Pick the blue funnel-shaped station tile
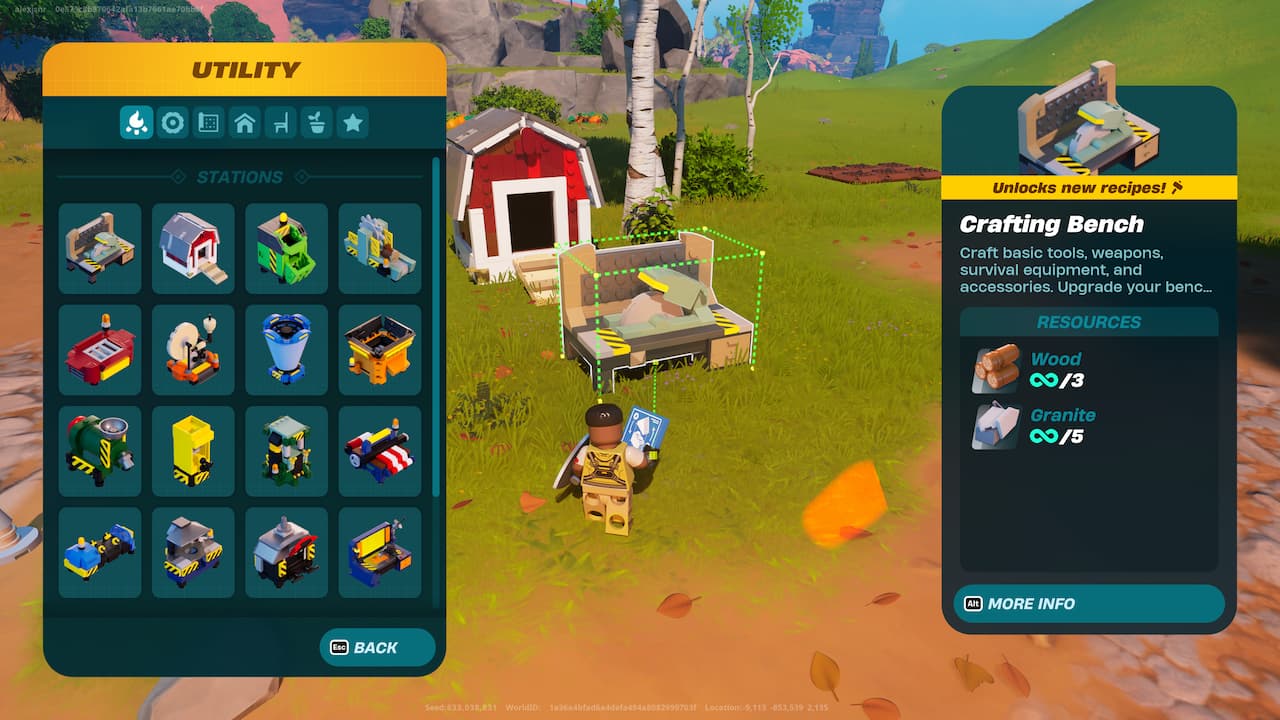The image size is (1280, 720). pyautogui.click(x=286, y=350)
